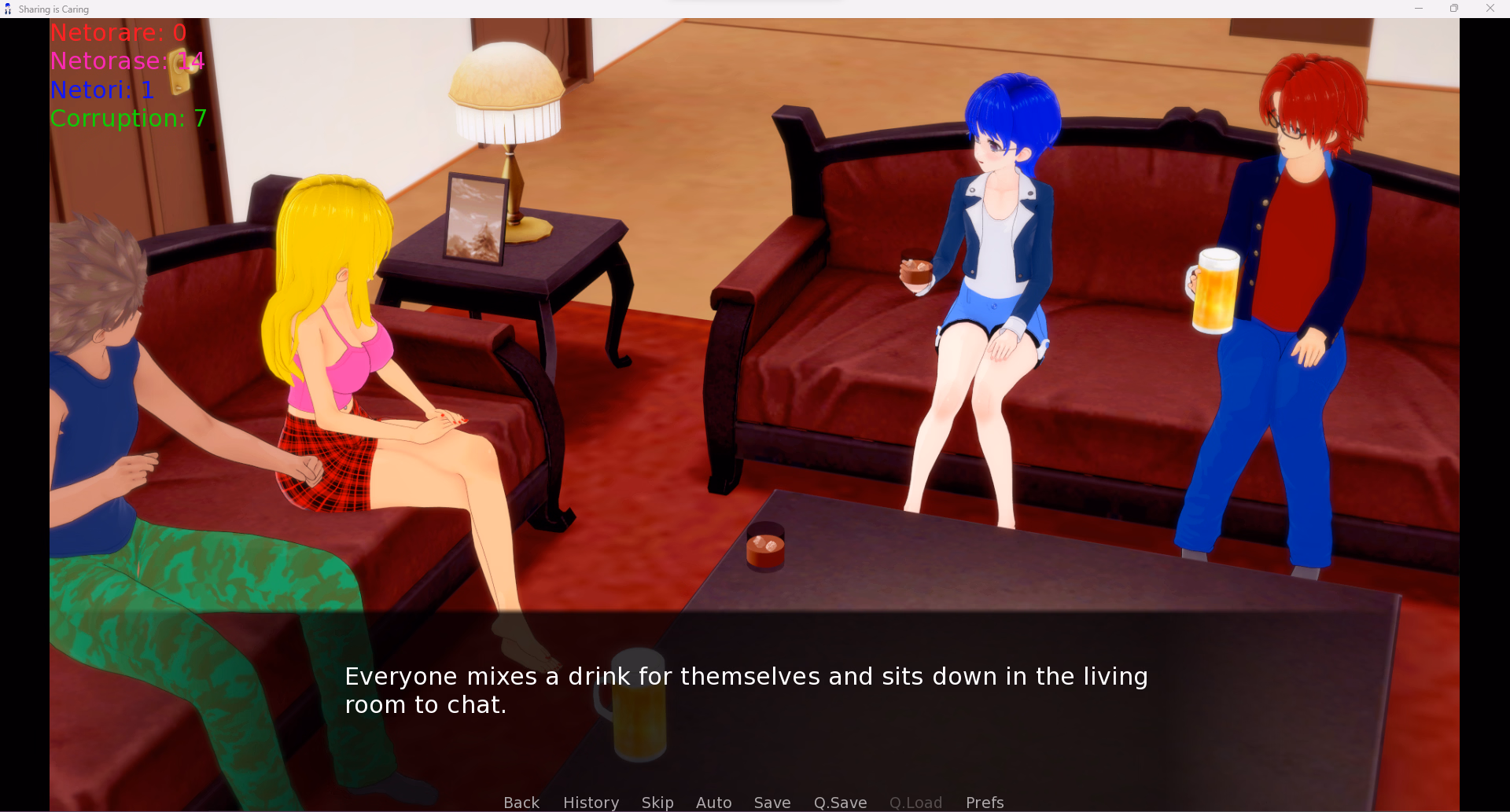Open the Prefs settings screen

pos(985,802)
